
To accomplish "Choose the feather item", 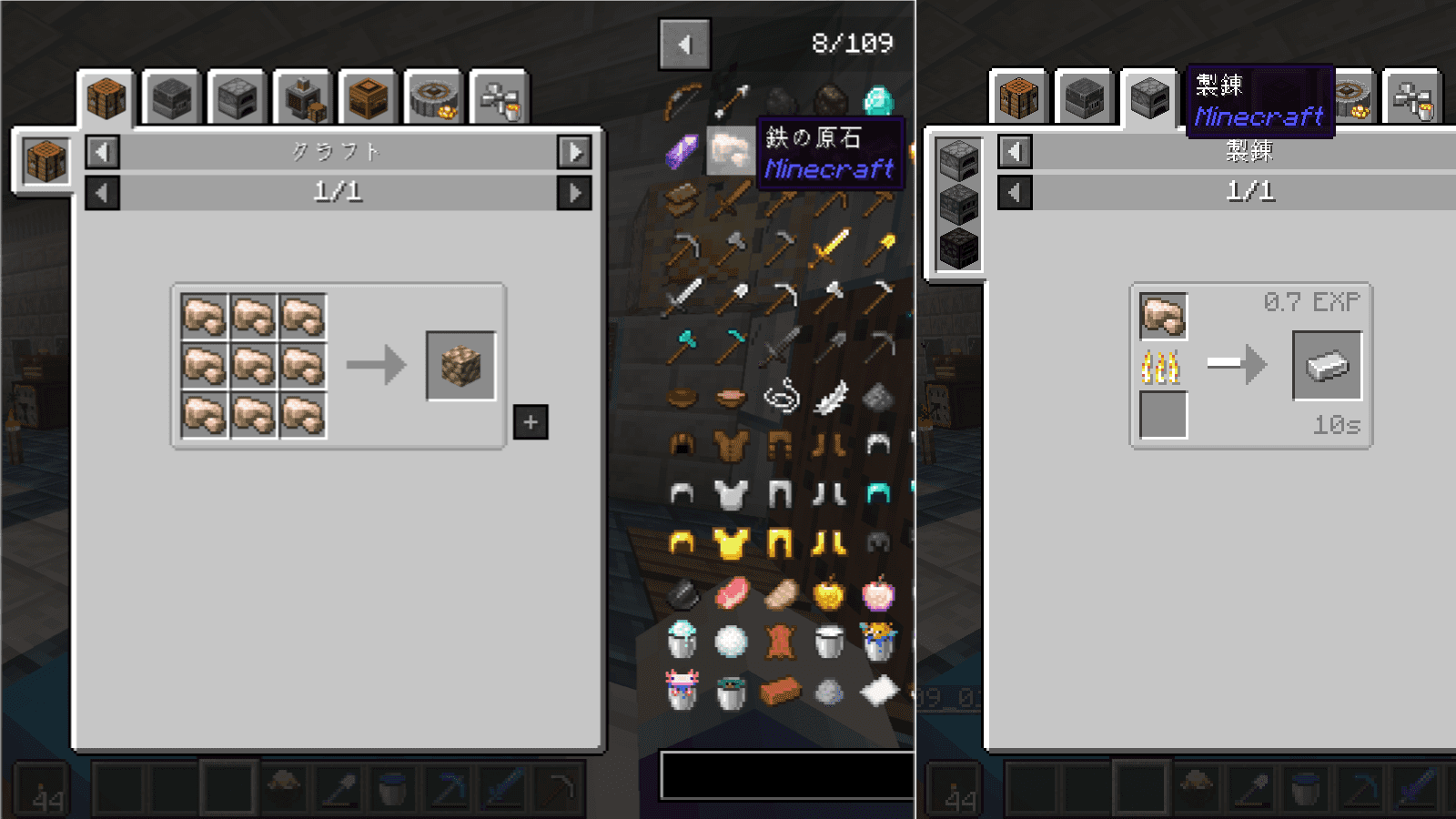I will click(x=829, y=397).
